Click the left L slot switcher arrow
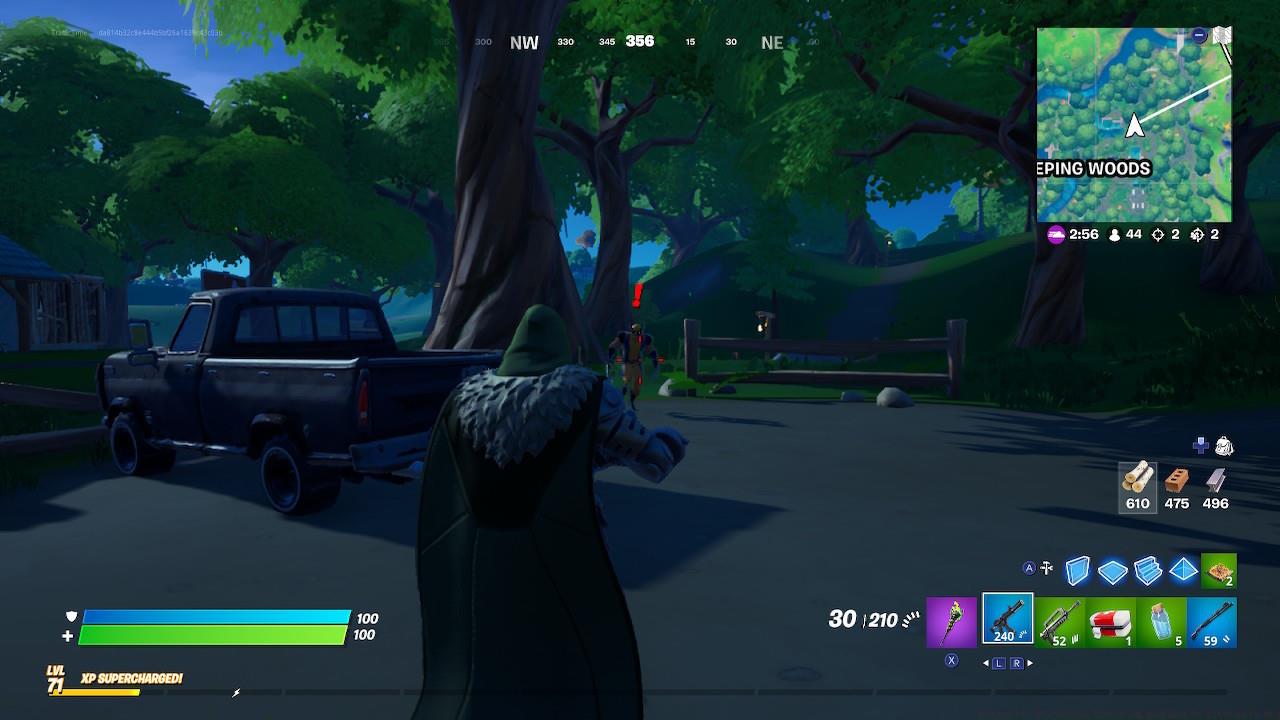The width and height of the screenshot is (1280, 720). pos(999,661)
